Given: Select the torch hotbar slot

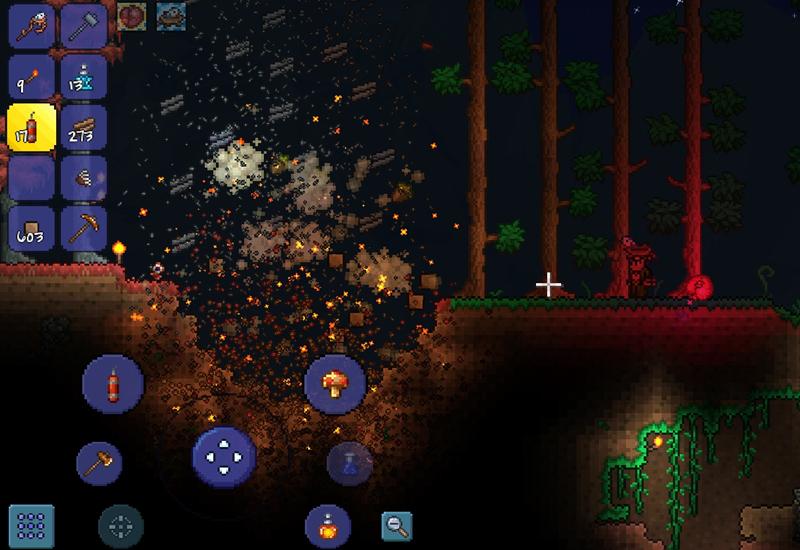Looking at the screenshot, I should tap(31, 75).
